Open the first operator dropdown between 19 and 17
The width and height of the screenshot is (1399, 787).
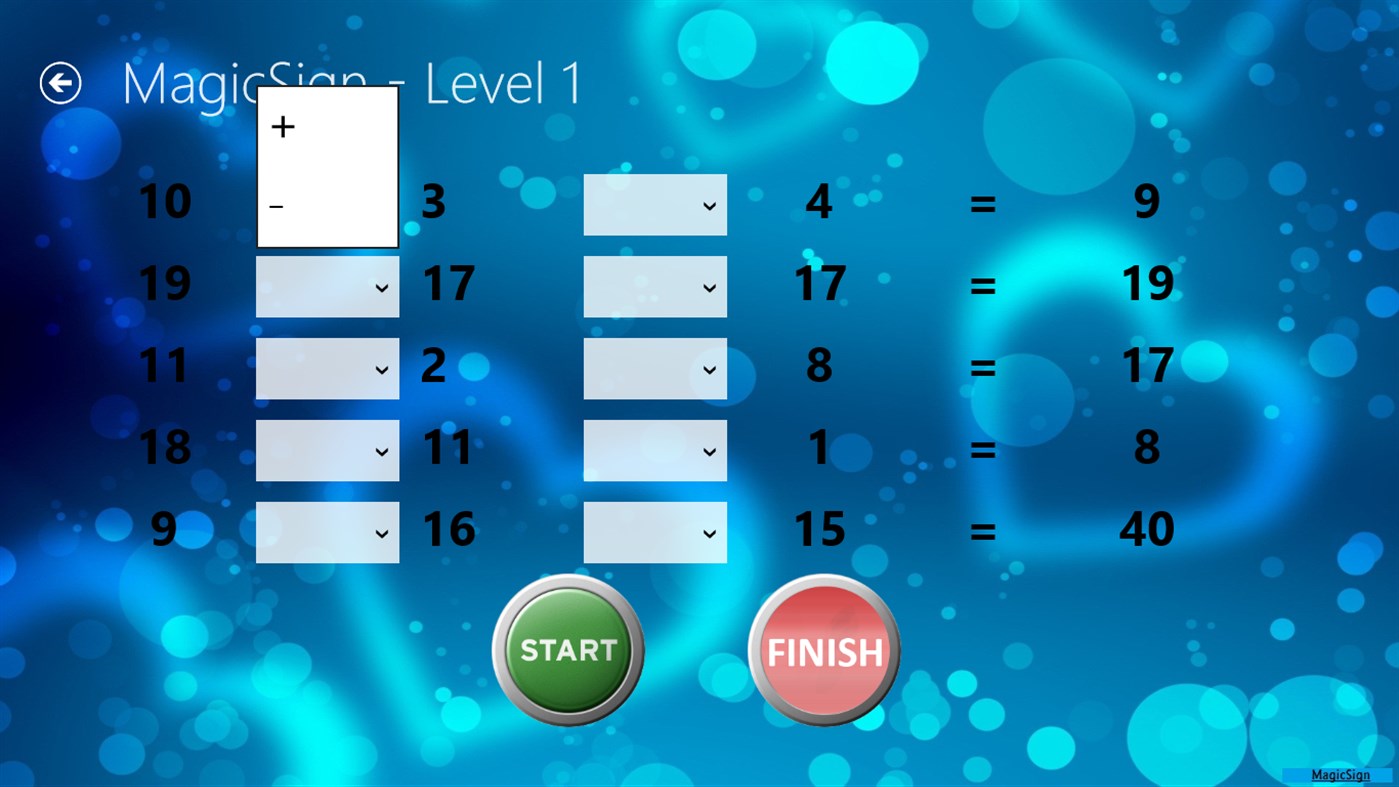click(x=327, y=286)
